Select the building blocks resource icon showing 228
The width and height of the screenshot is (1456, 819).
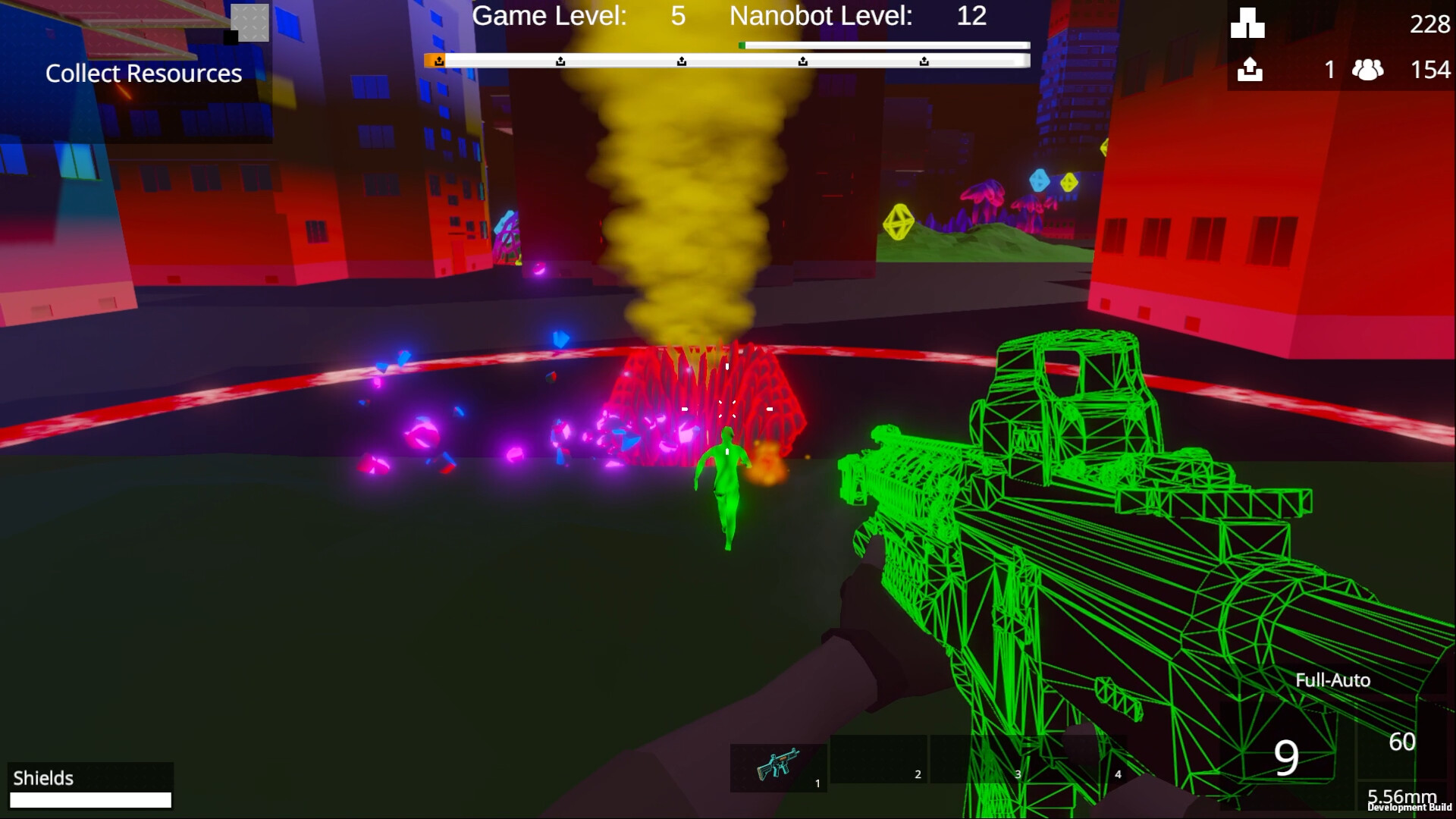point(1247,24)
